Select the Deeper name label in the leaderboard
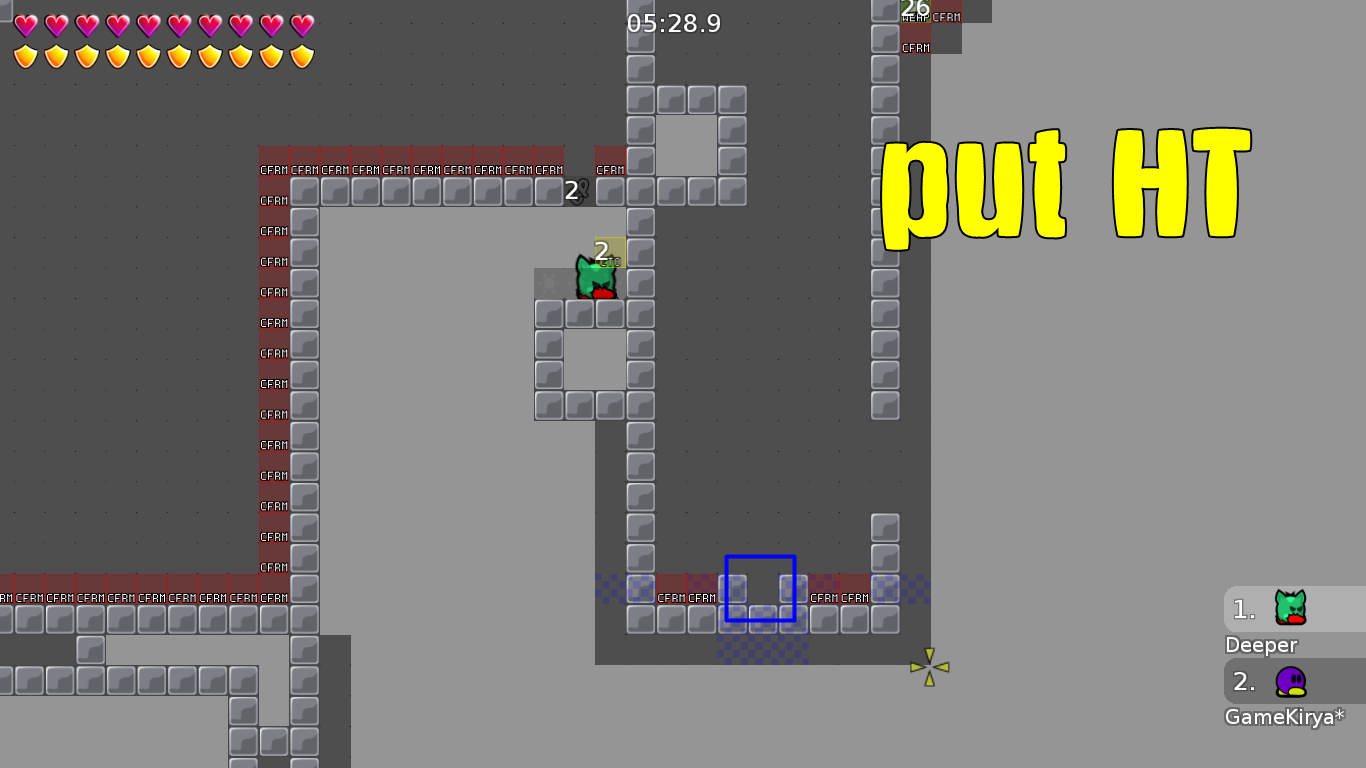The height and width of the screenshot is (768, 1366). (1261, 645)
